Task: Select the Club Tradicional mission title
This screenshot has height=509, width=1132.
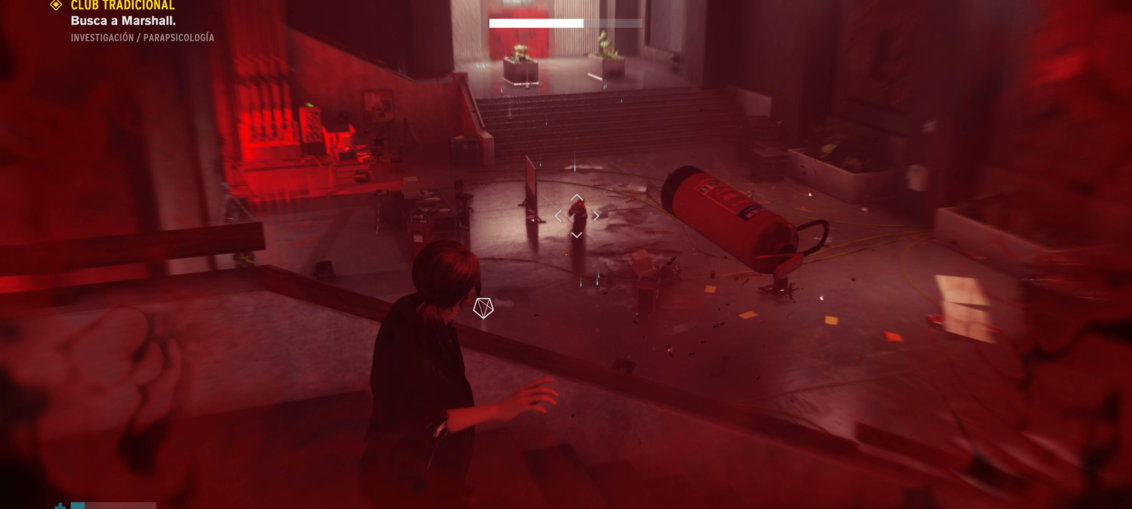Action: point(122,5)
